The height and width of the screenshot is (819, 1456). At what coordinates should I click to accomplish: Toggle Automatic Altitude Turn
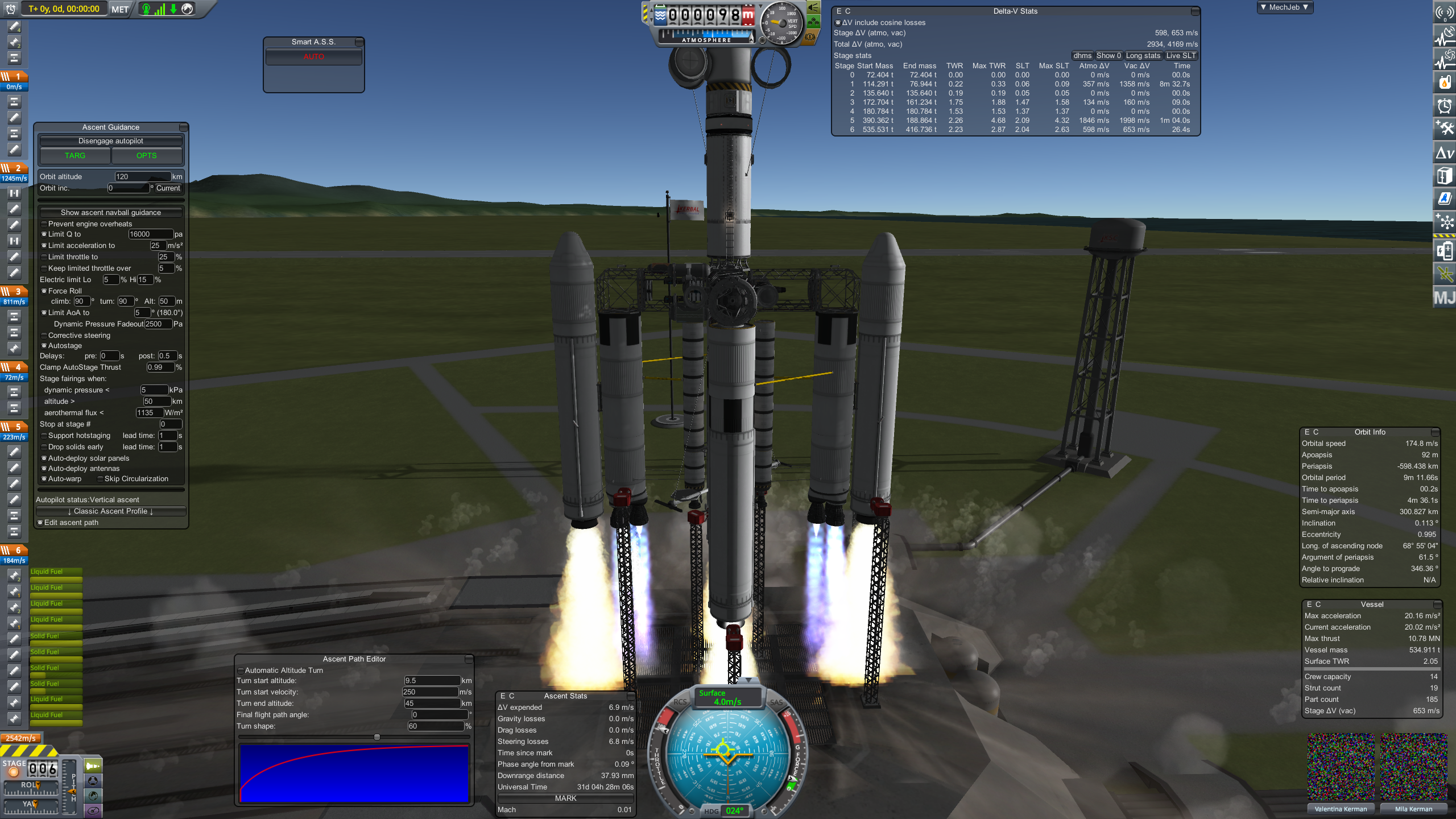coord(241,671)
